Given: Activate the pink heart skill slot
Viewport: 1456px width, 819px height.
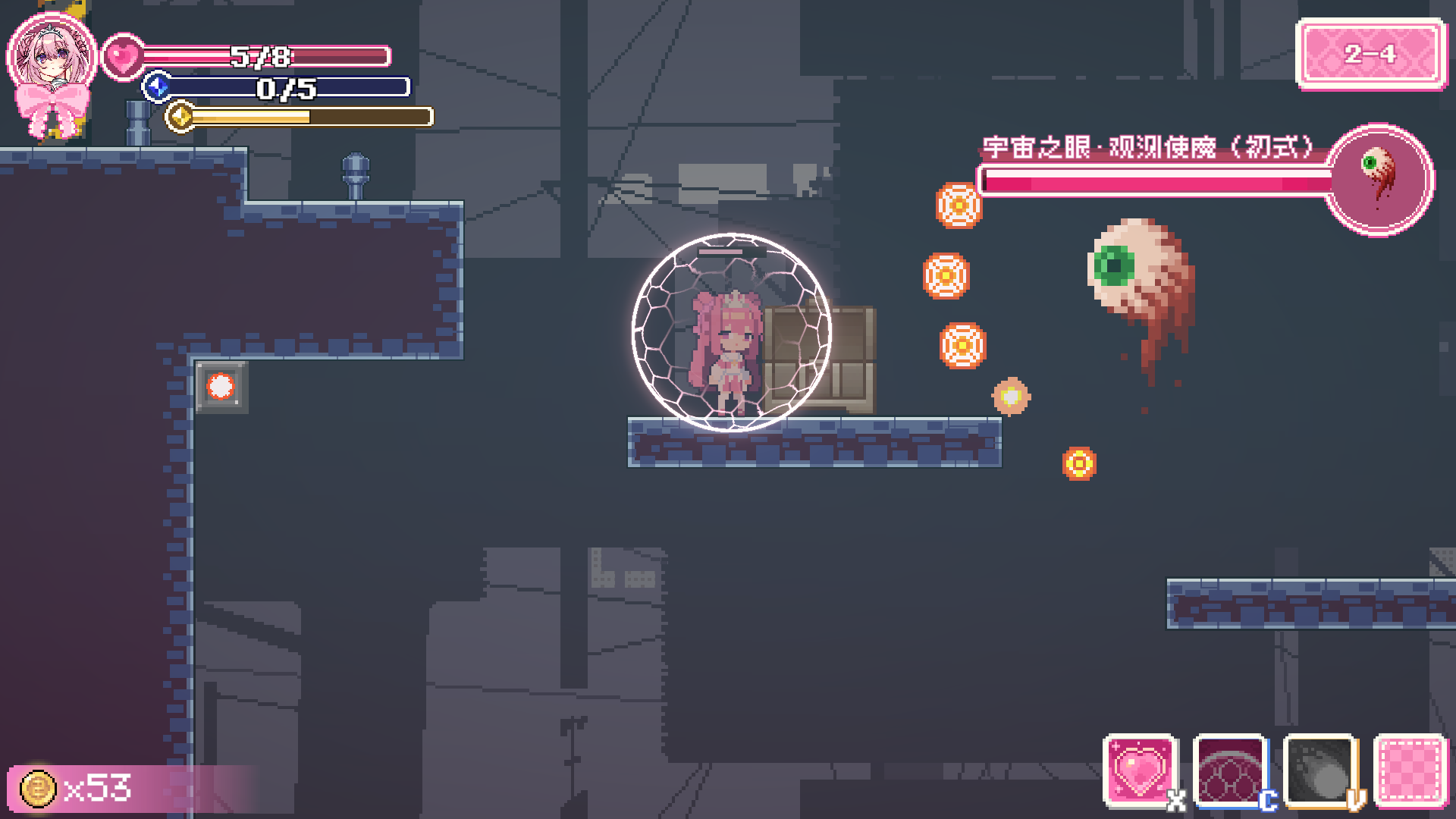Looking at the screenshot, I should tap(1140, 770).
